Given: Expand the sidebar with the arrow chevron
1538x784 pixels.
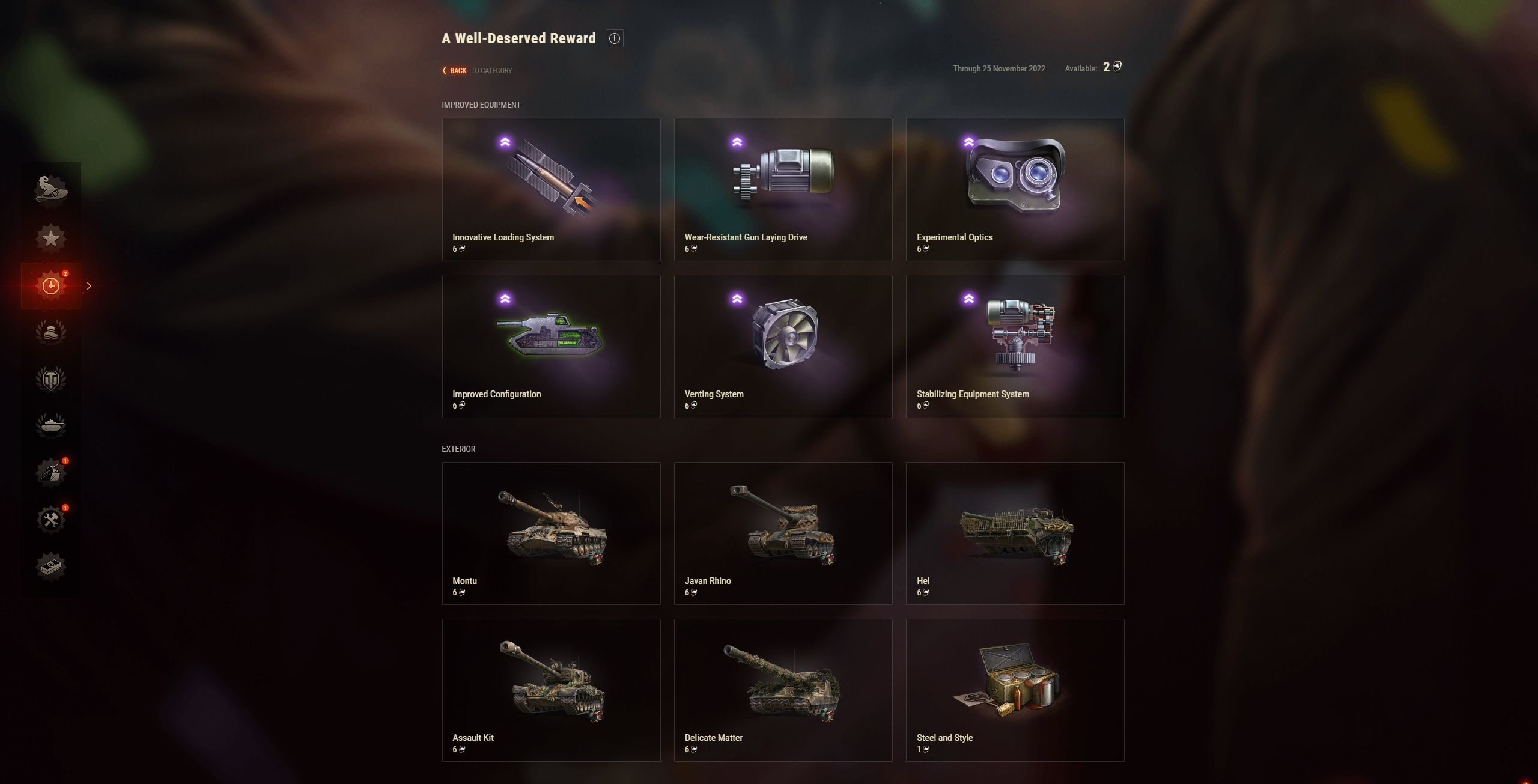Looking at the screenshot, I should [89, 285].
